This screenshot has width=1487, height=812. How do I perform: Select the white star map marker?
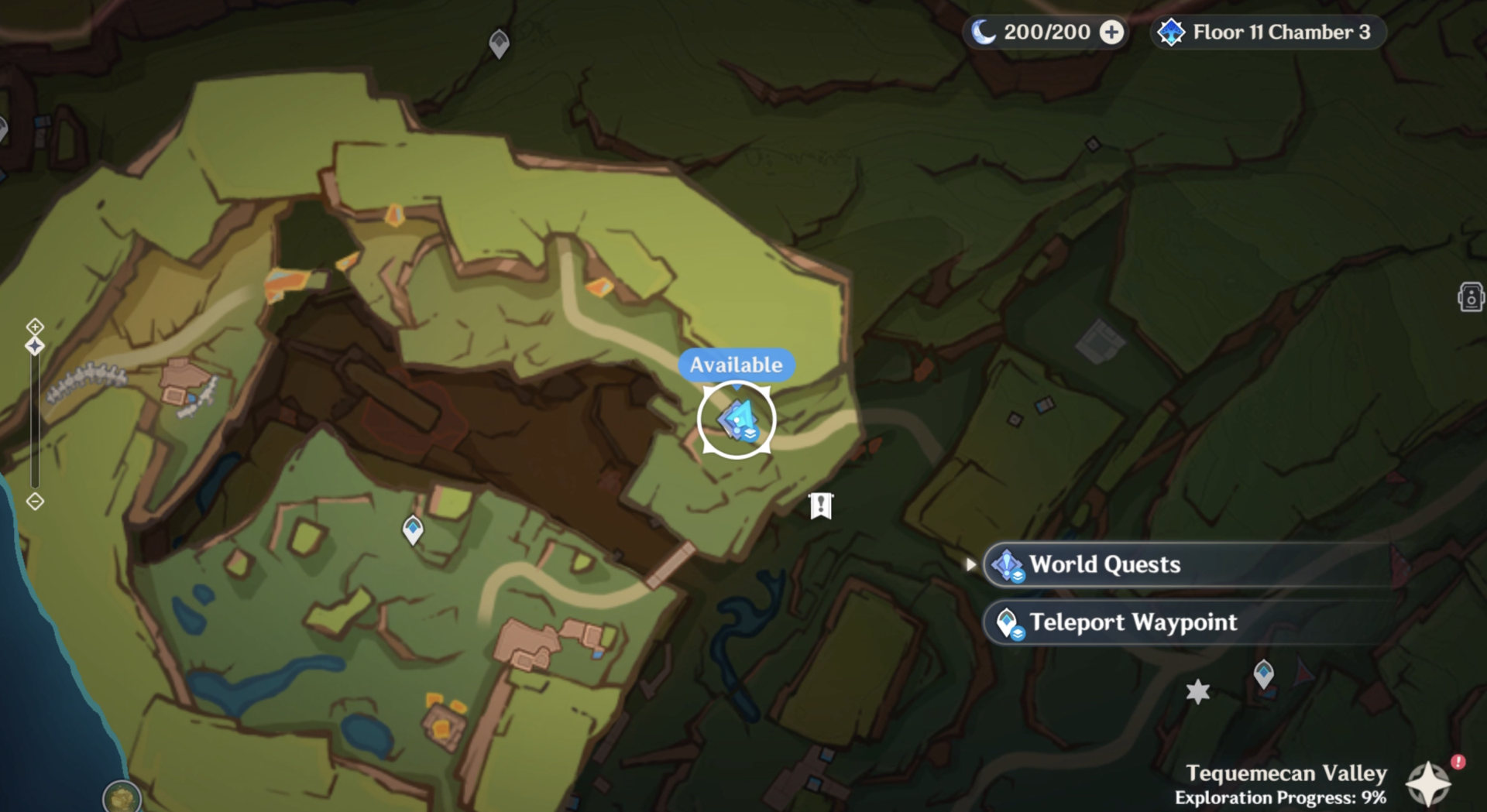(1197, 691)
